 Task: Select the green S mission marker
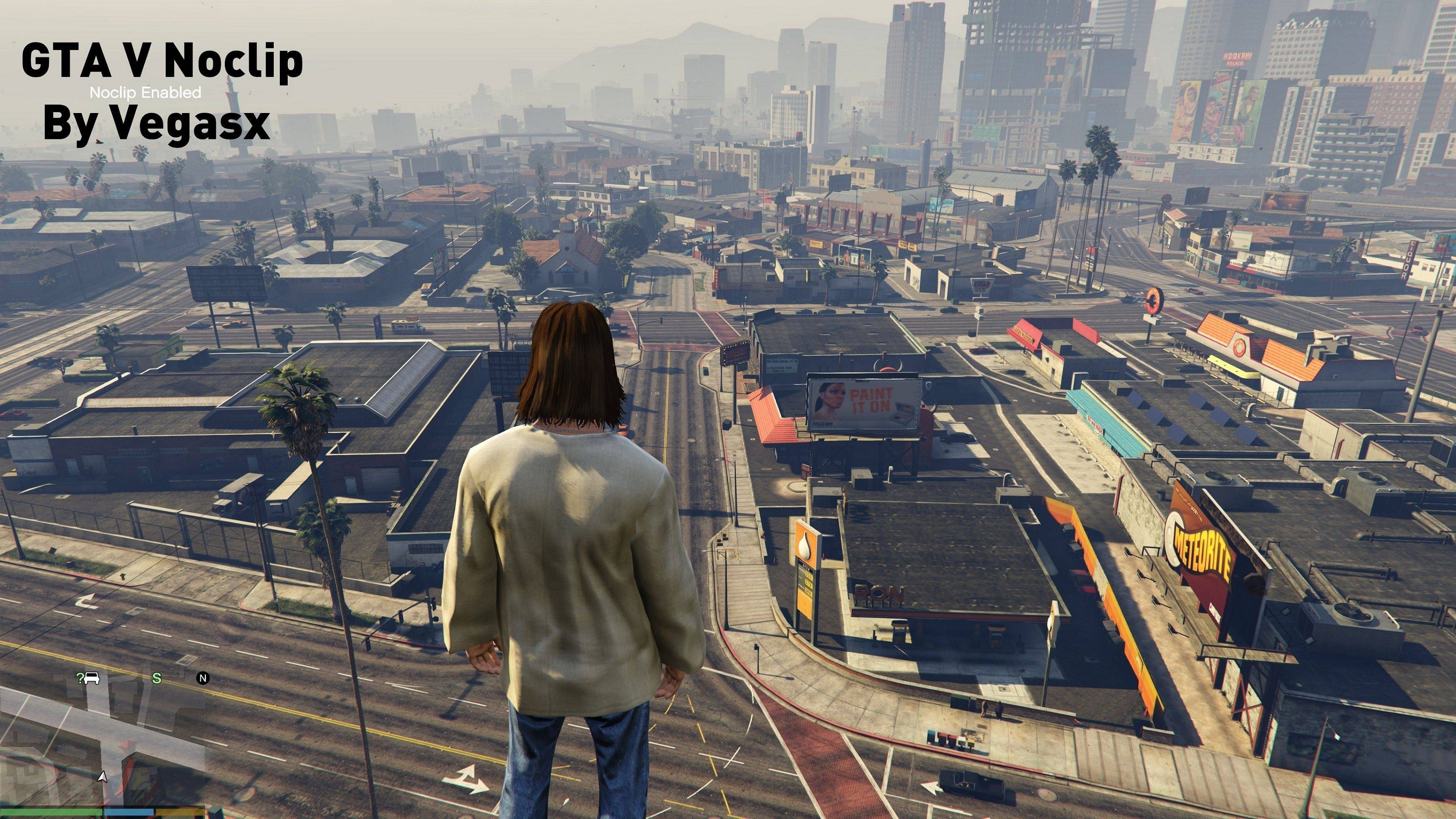point(157,678)
